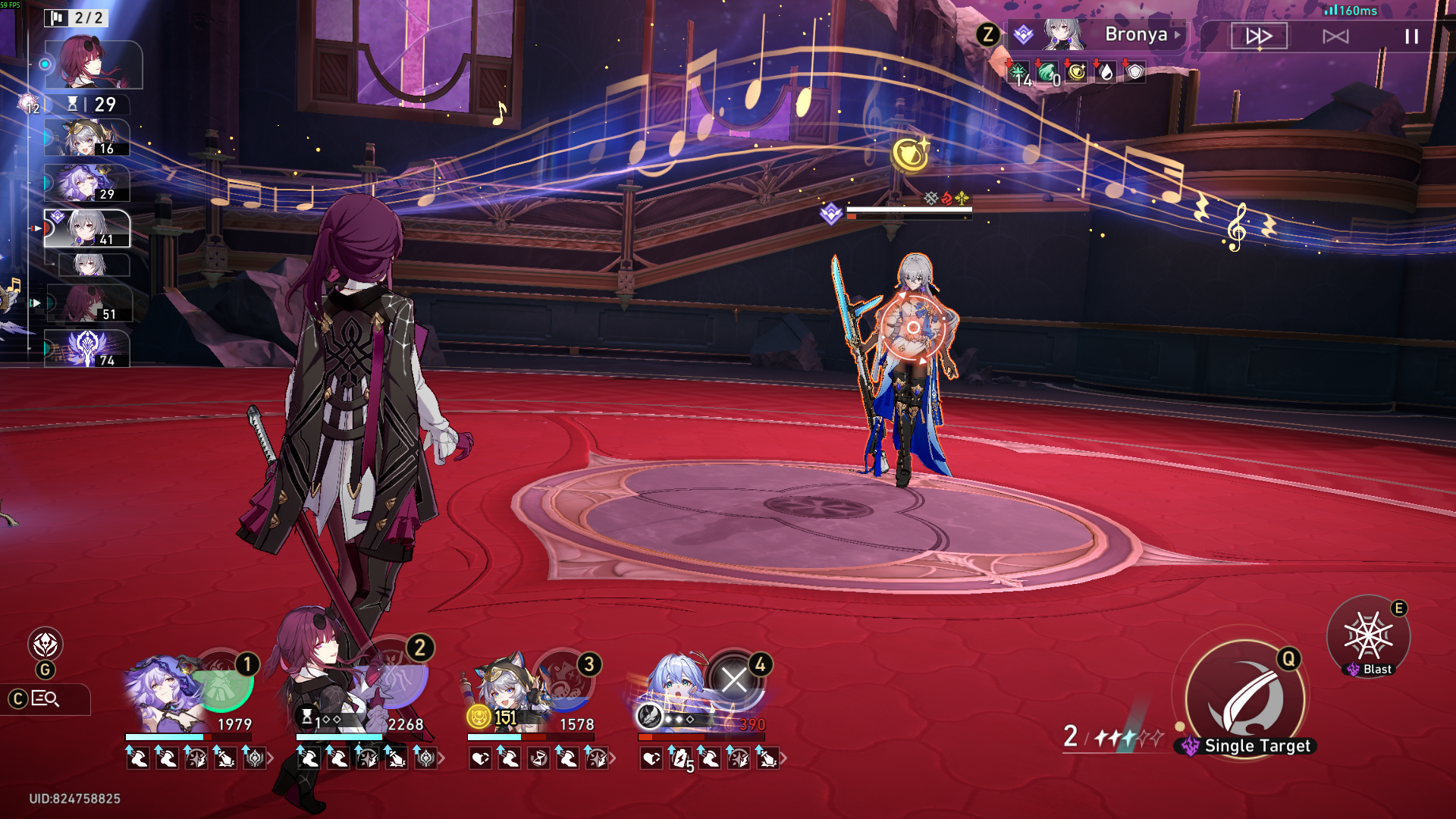Inspect the yellow debuff icon under Bronya's name

[1076, 72]
